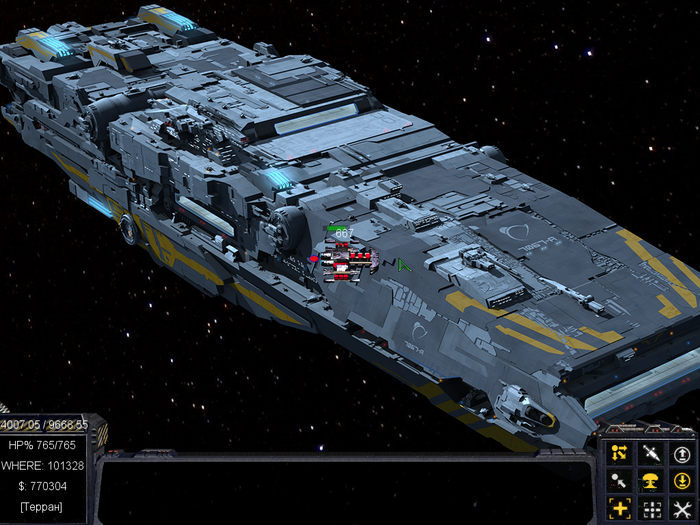The image size is (700, 525).
Task: Choose the dot-with-arrow move command
Action: click(x=619, y=481)
